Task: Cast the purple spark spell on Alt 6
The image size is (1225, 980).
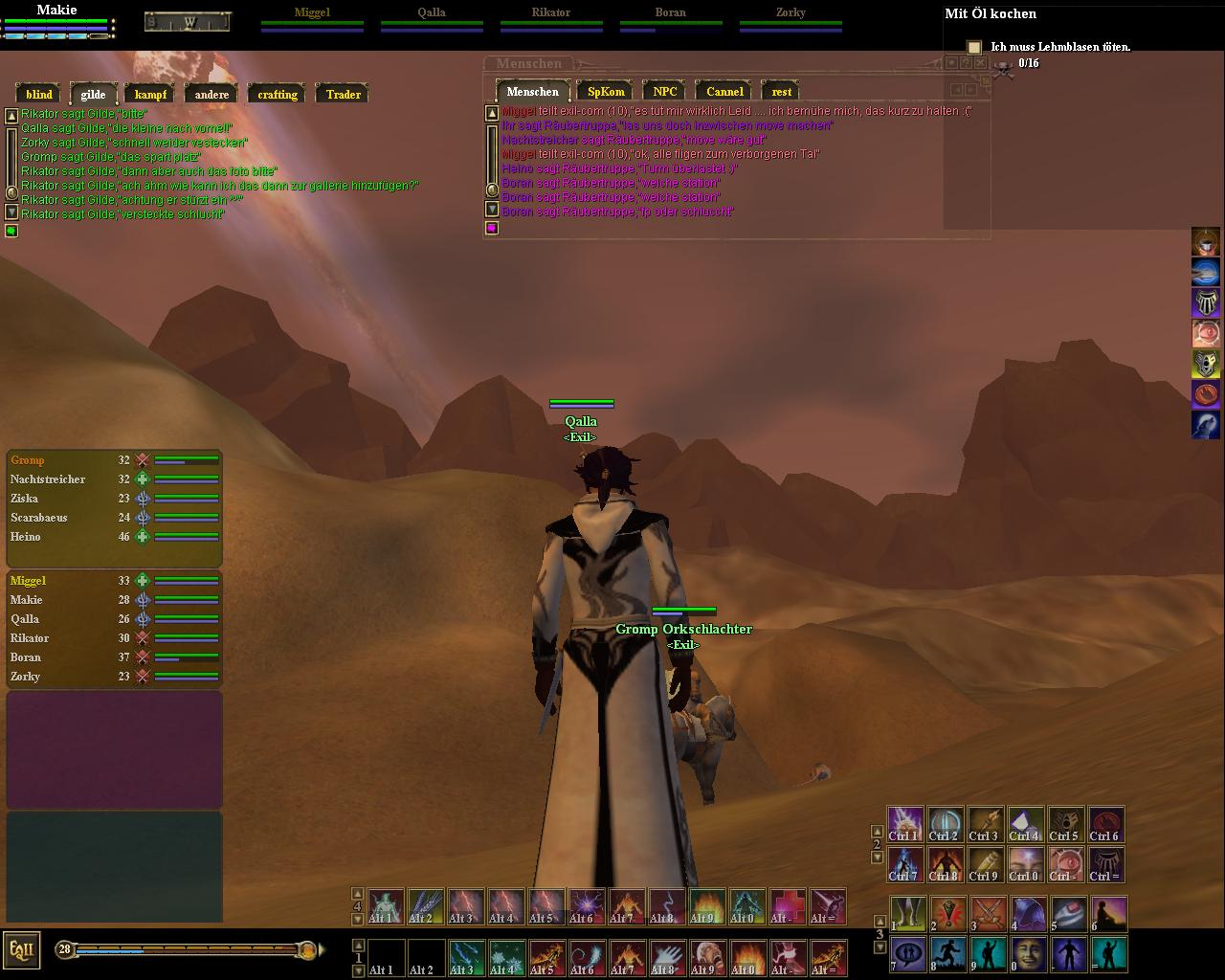Action: pos(586,906)
